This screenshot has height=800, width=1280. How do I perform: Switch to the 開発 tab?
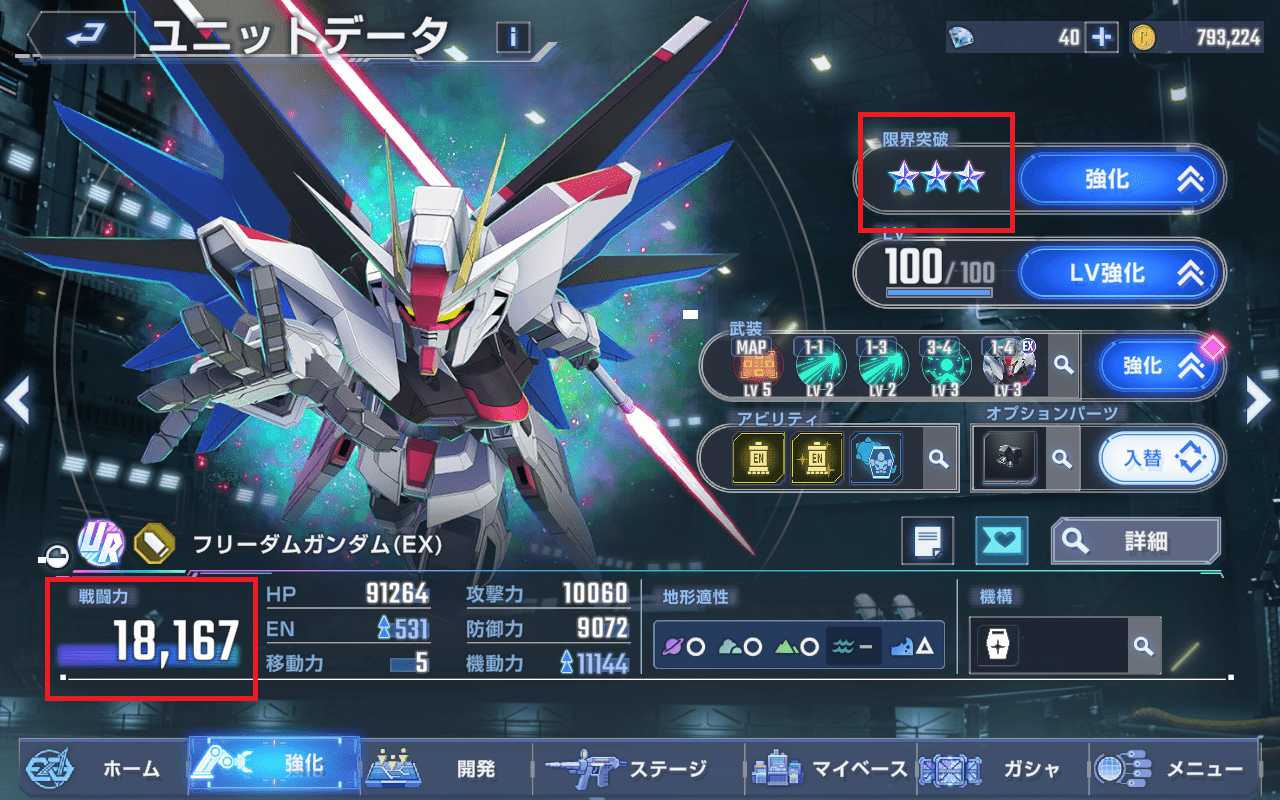(x=445, y=768)
